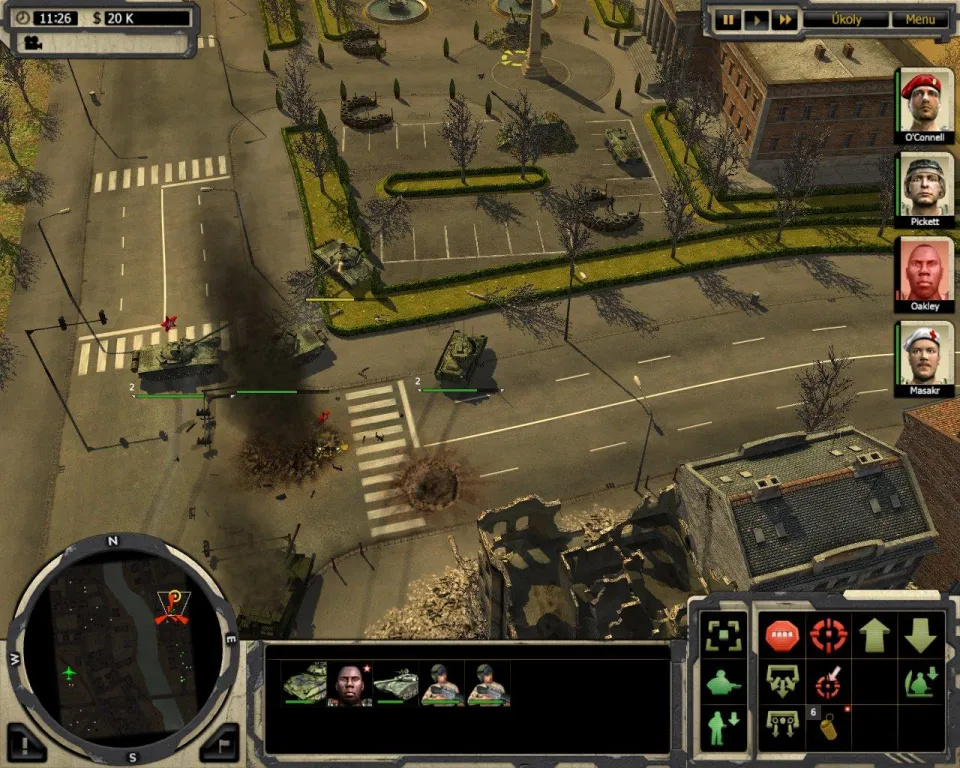Click the green down arrow command

pyautogui.click(x=920, y=634)
